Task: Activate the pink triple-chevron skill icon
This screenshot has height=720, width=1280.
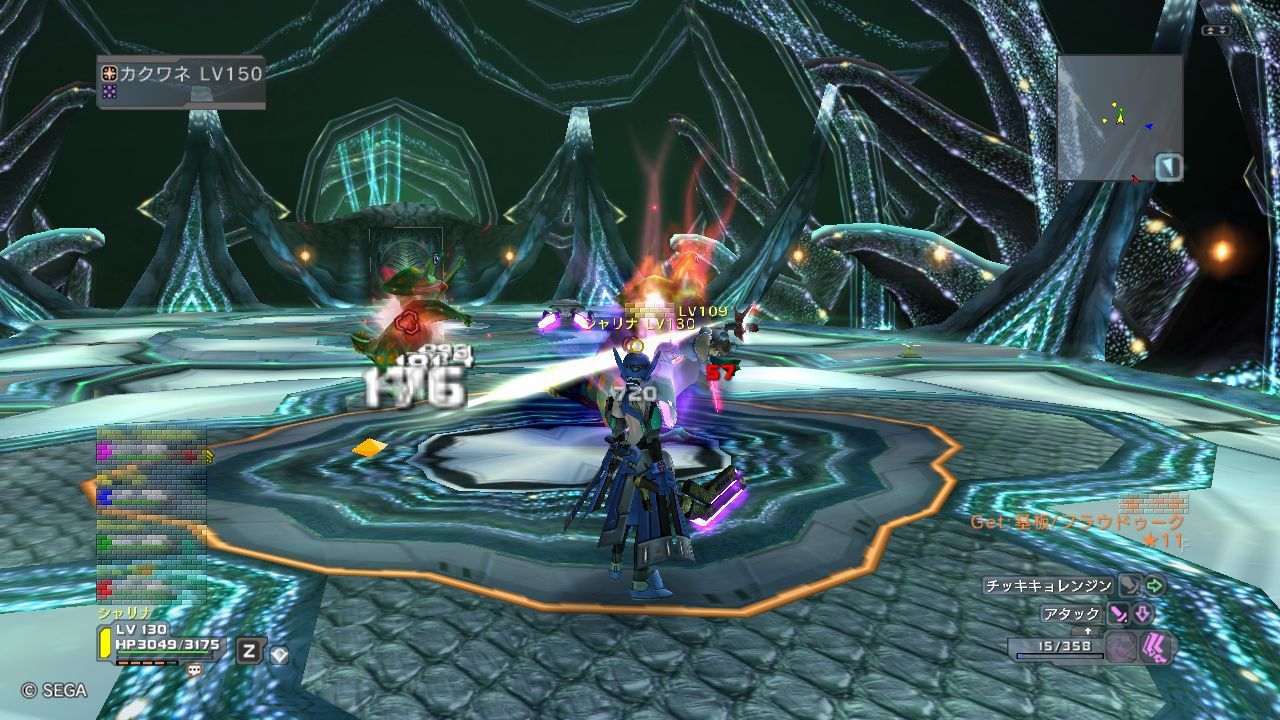Action: tap(1157, 646)
